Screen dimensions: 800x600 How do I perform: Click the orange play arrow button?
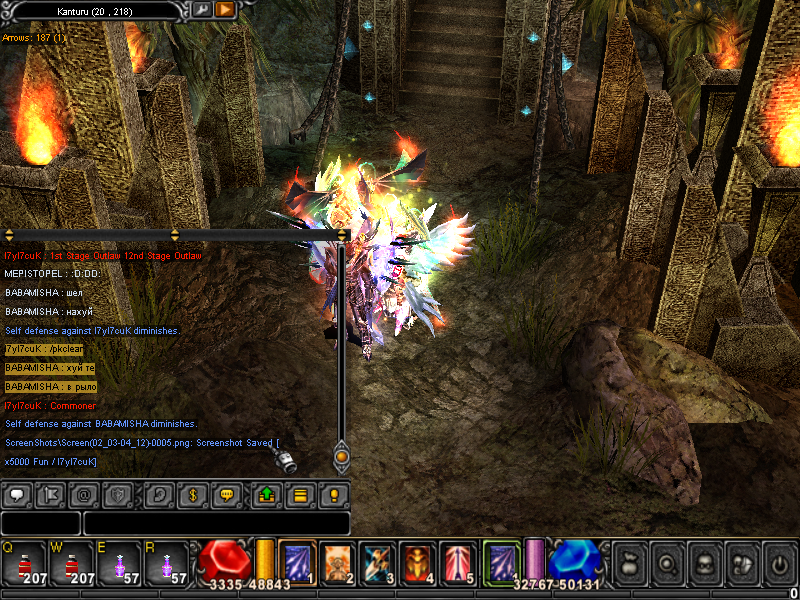click(x=225, y=10)
